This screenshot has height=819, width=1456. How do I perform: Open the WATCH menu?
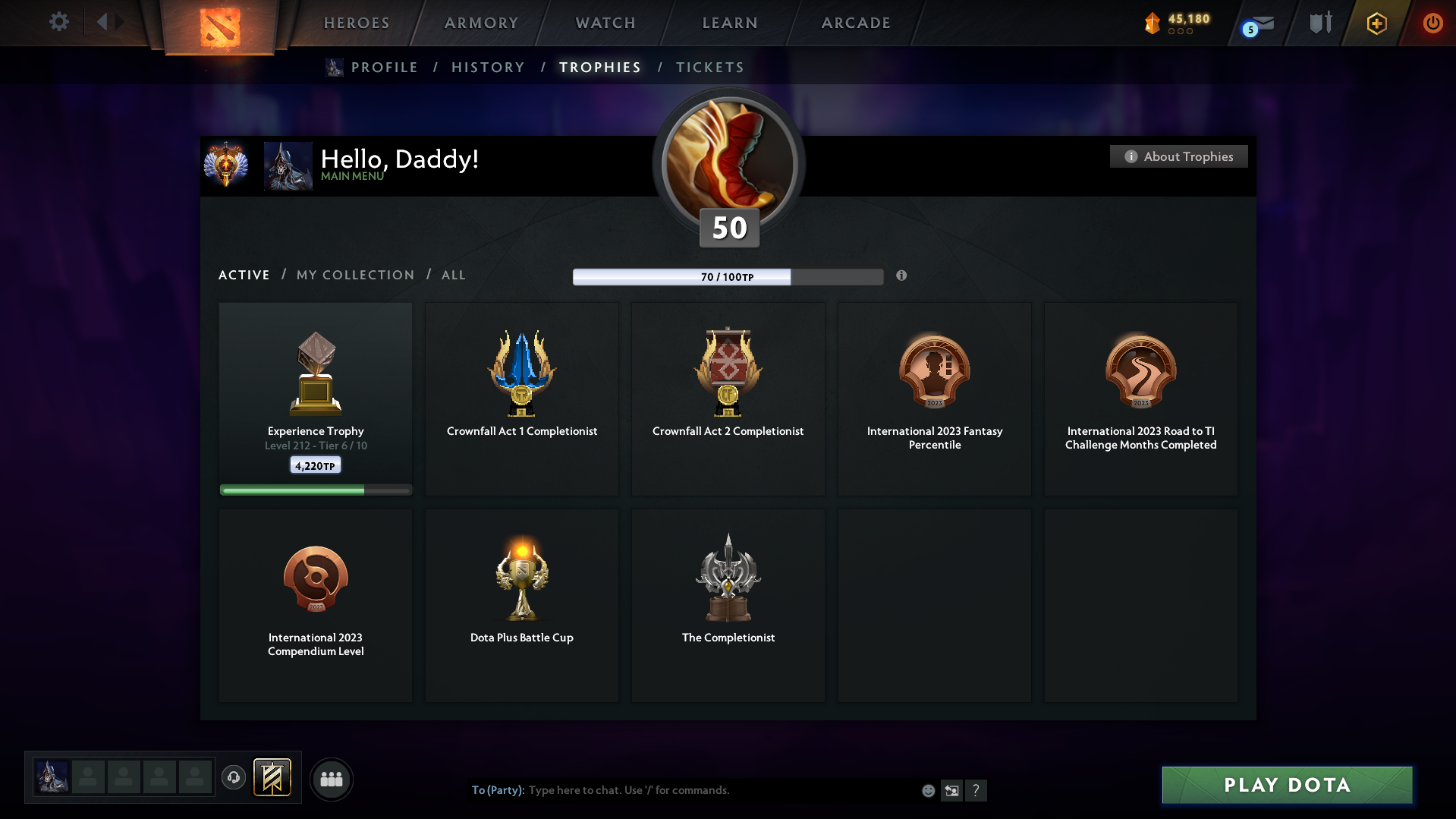click(604, 23)
